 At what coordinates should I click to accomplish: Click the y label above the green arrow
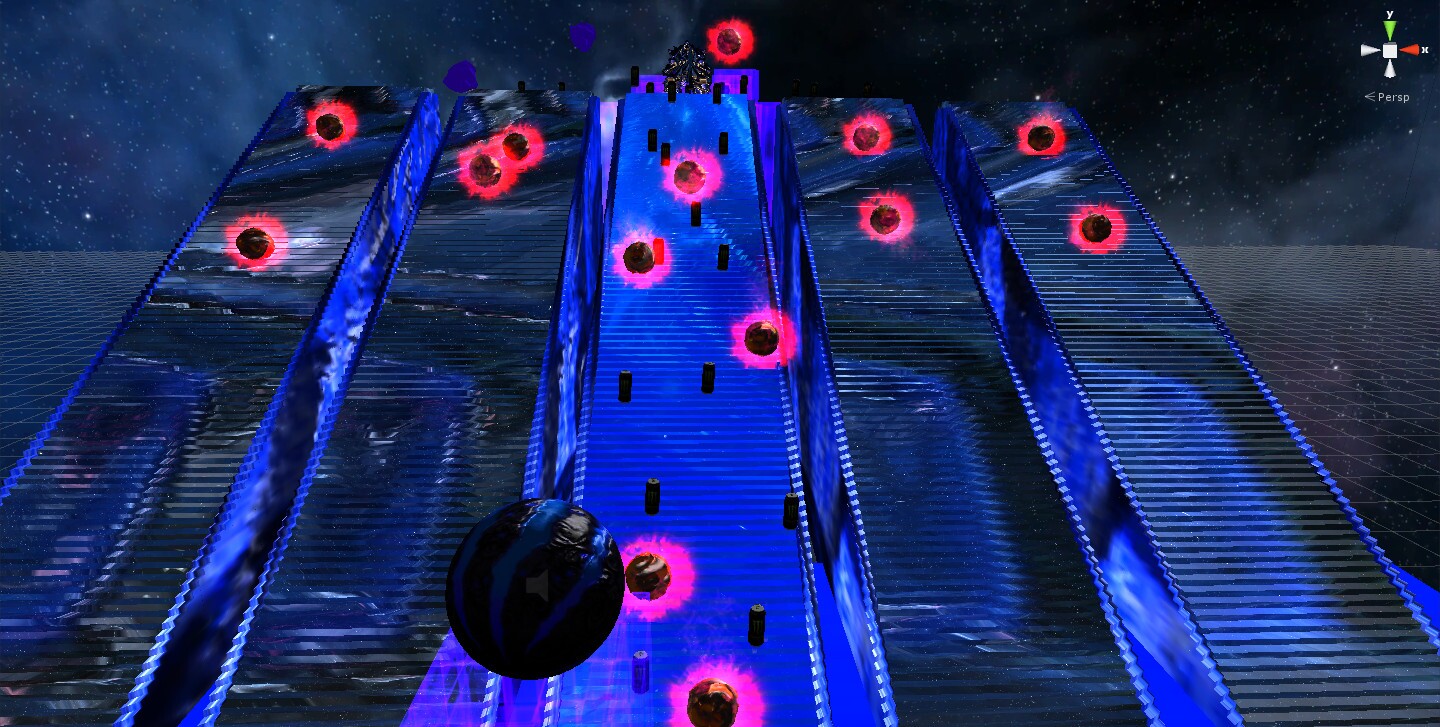[x=1389, y=14]
